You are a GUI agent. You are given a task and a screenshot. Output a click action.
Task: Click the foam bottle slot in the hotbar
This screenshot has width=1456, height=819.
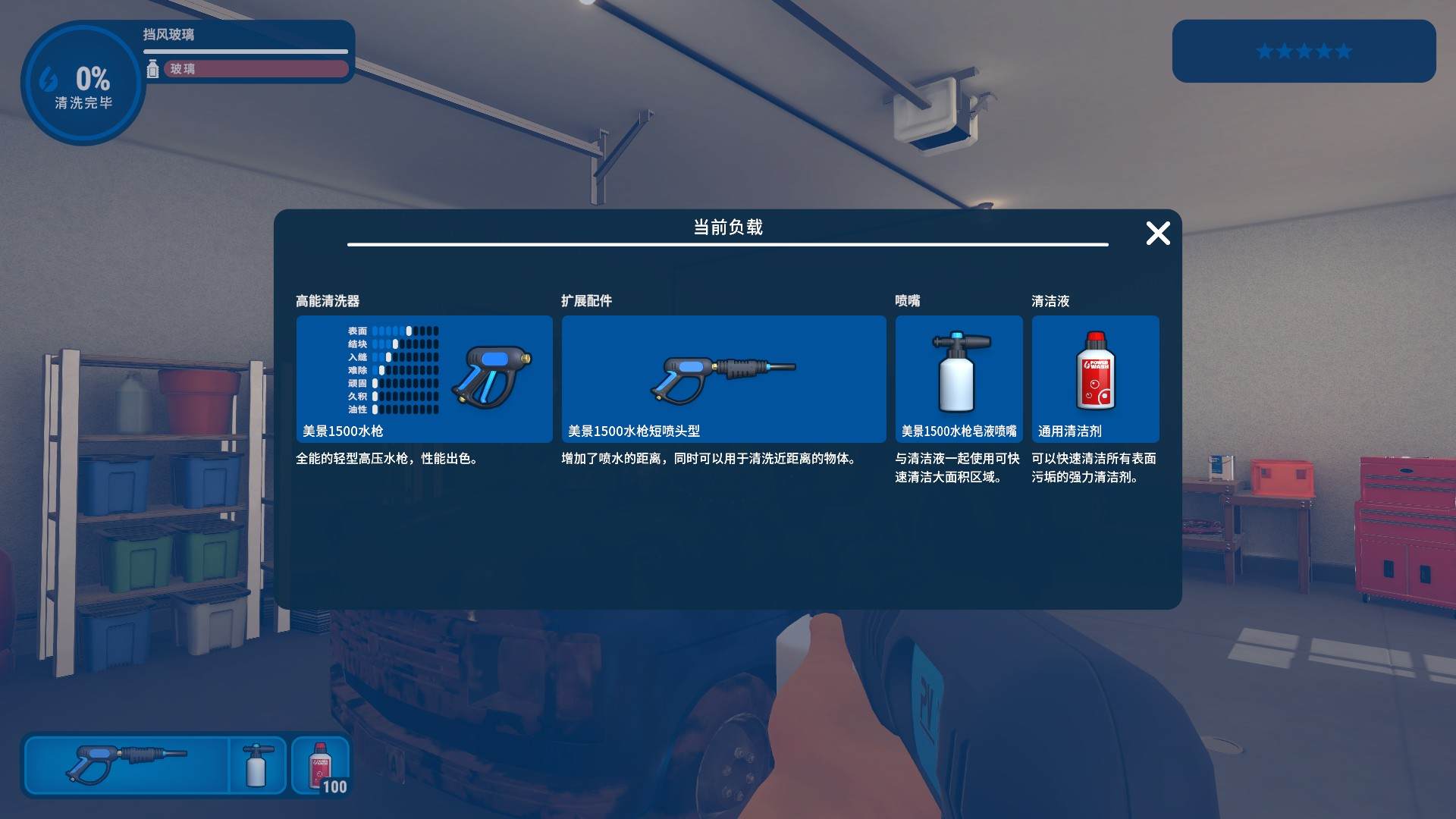[259, 764]
